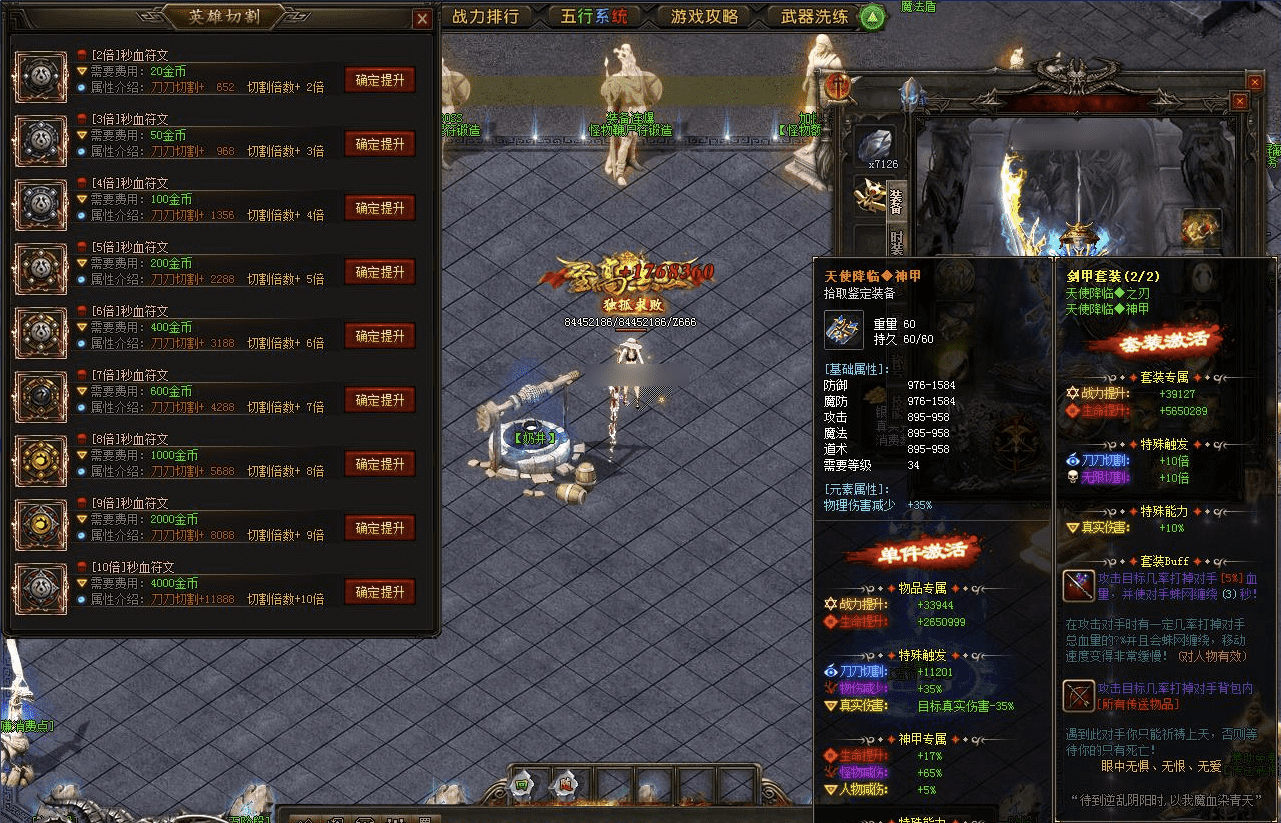Purchase the [8倍]秒血符文 upgrade

coord(380,464)
